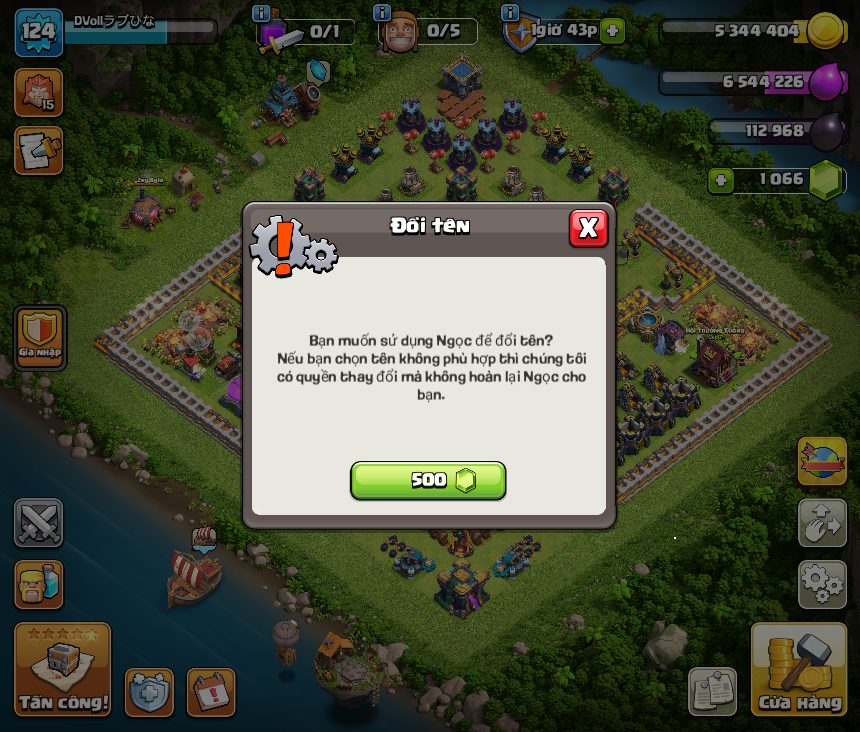Open the blue shield plus button

pos(149,692)
